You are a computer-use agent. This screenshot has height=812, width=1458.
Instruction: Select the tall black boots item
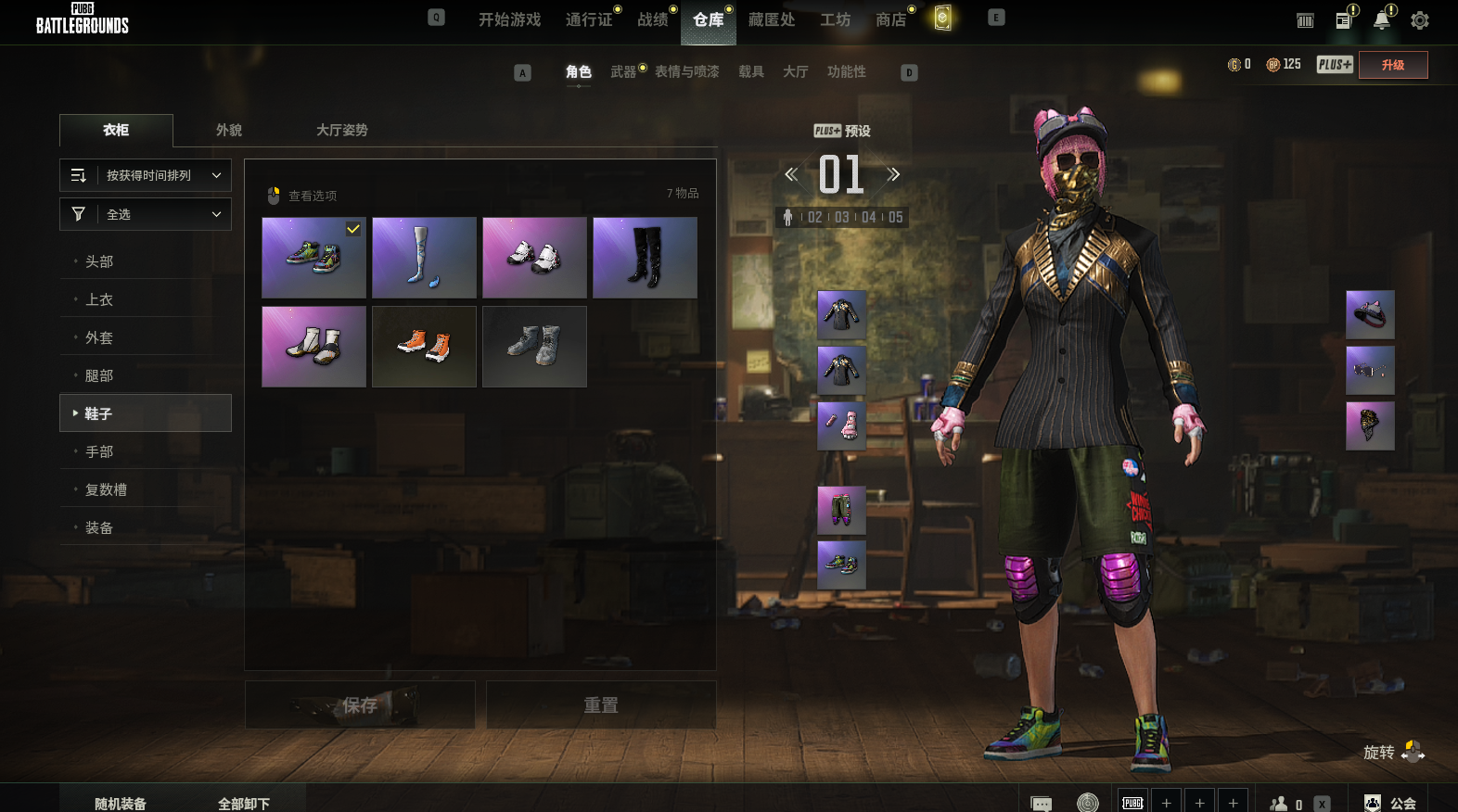pos(645,258)
